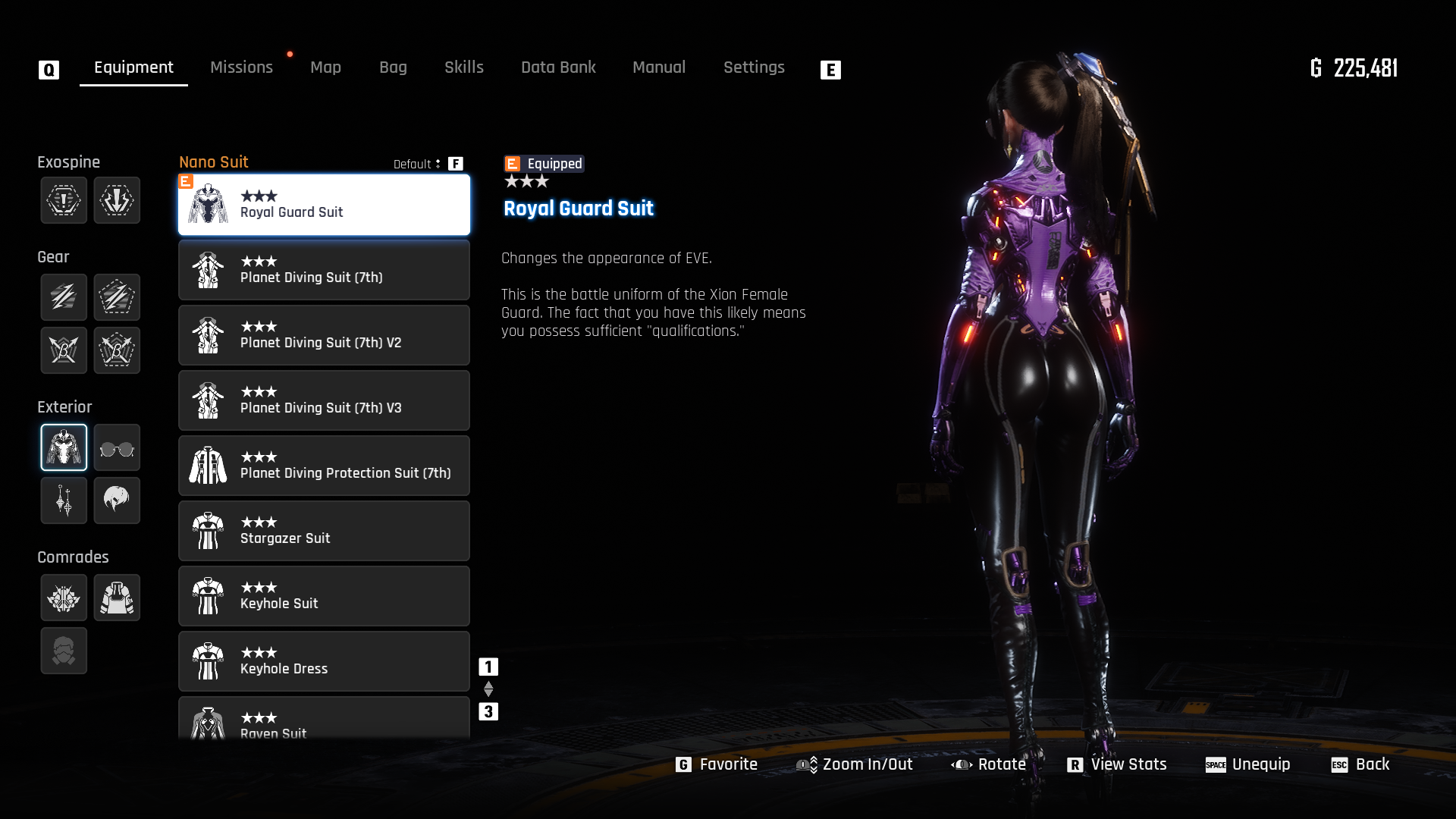Choose the Planet Diving Suit (7th) V3

(x=324, y=400)
